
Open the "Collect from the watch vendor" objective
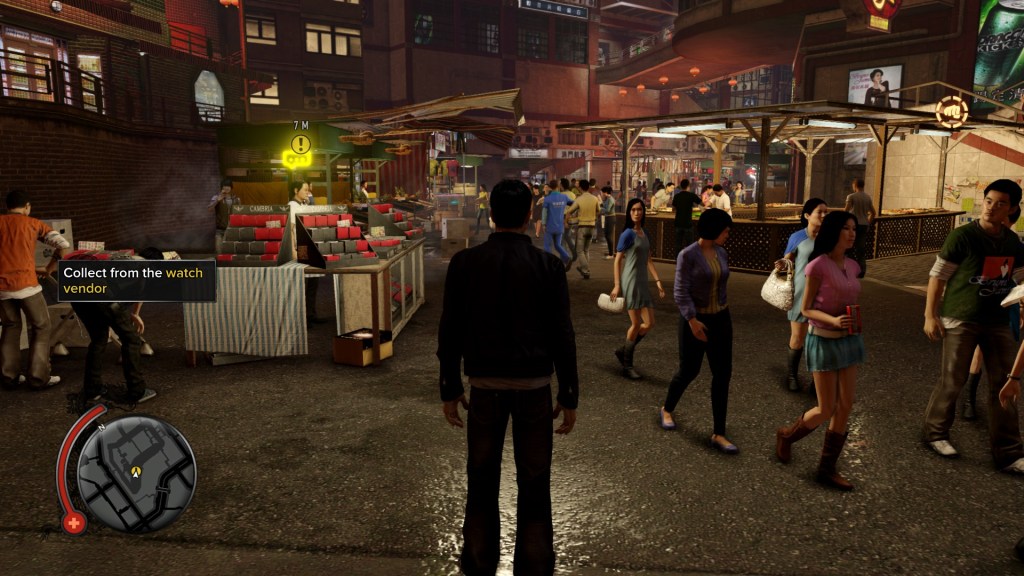[x=137, y=280]
